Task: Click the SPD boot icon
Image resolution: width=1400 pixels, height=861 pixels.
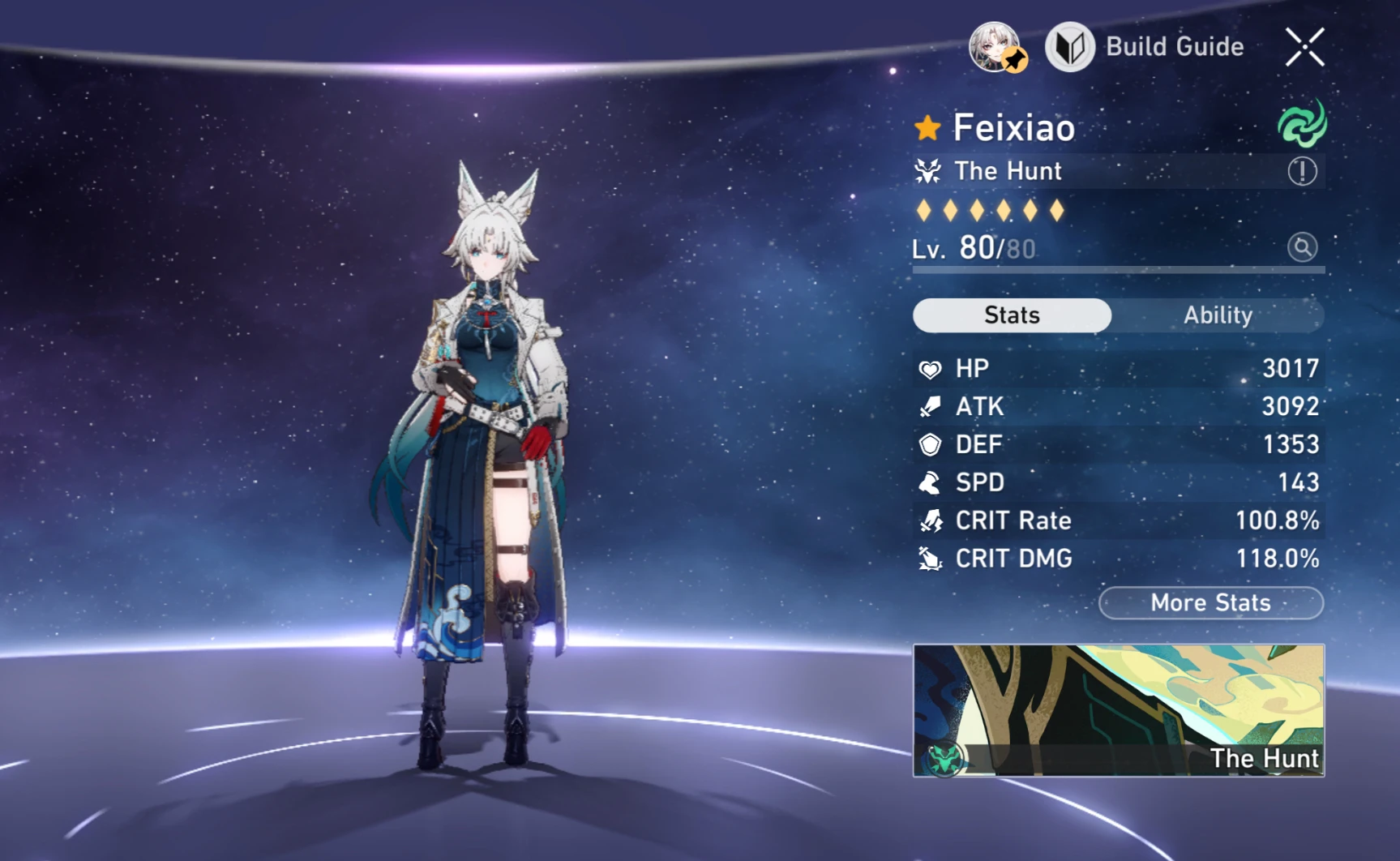Action: (930, 482)
